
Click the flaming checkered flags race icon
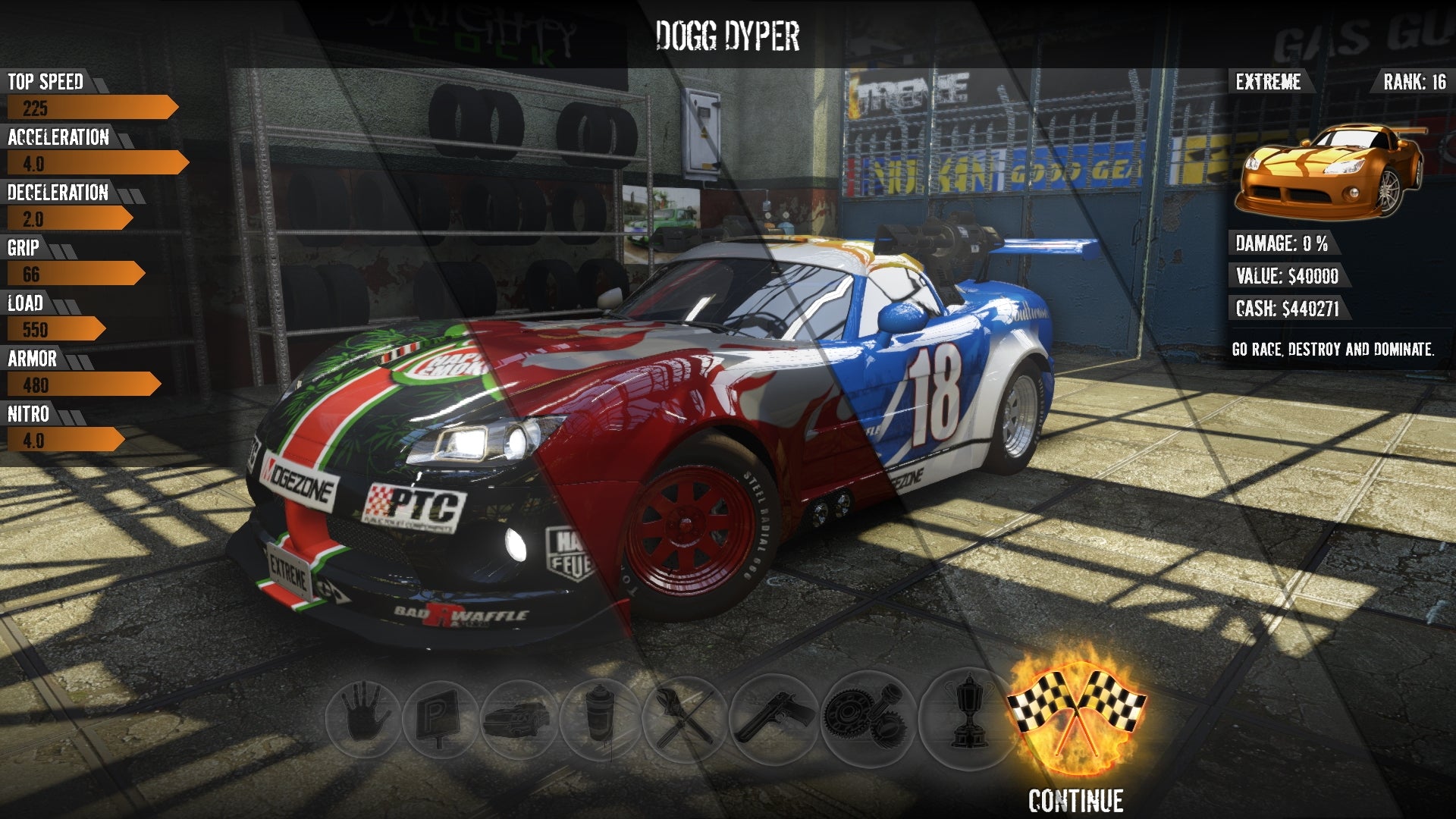click(x=1077, y=713)
